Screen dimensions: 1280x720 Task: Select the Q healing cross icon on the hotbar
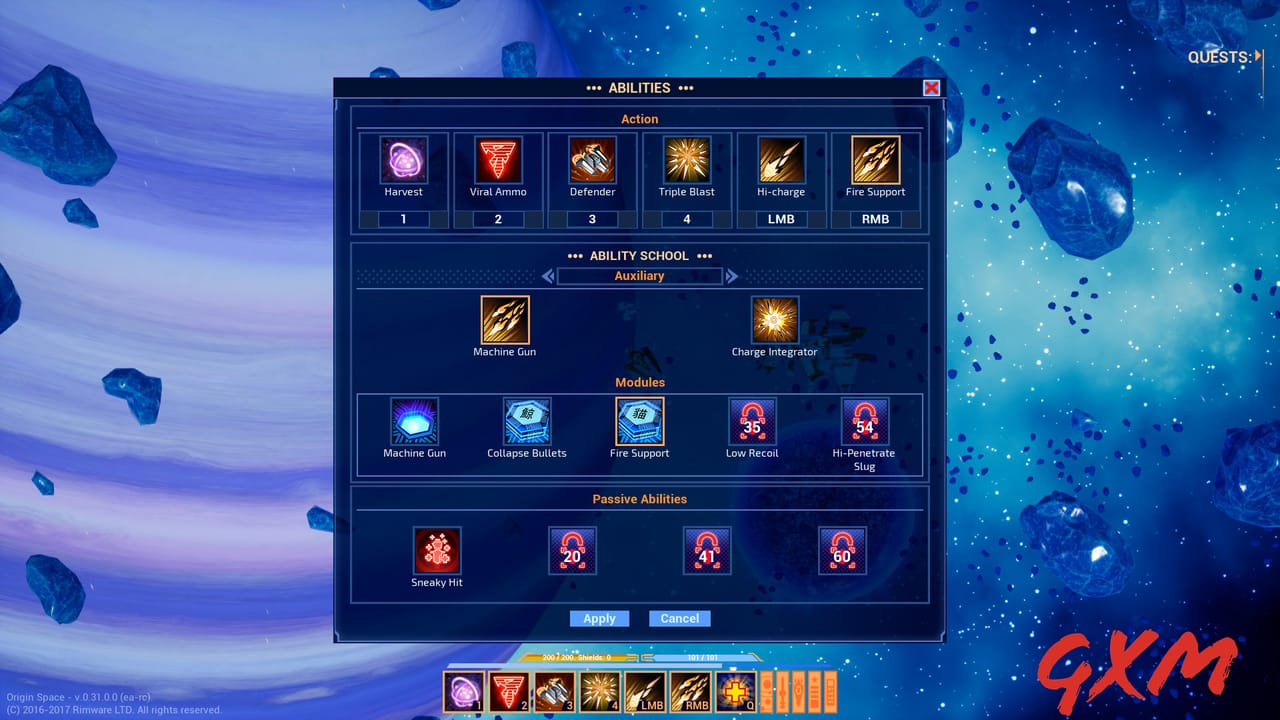735,690
